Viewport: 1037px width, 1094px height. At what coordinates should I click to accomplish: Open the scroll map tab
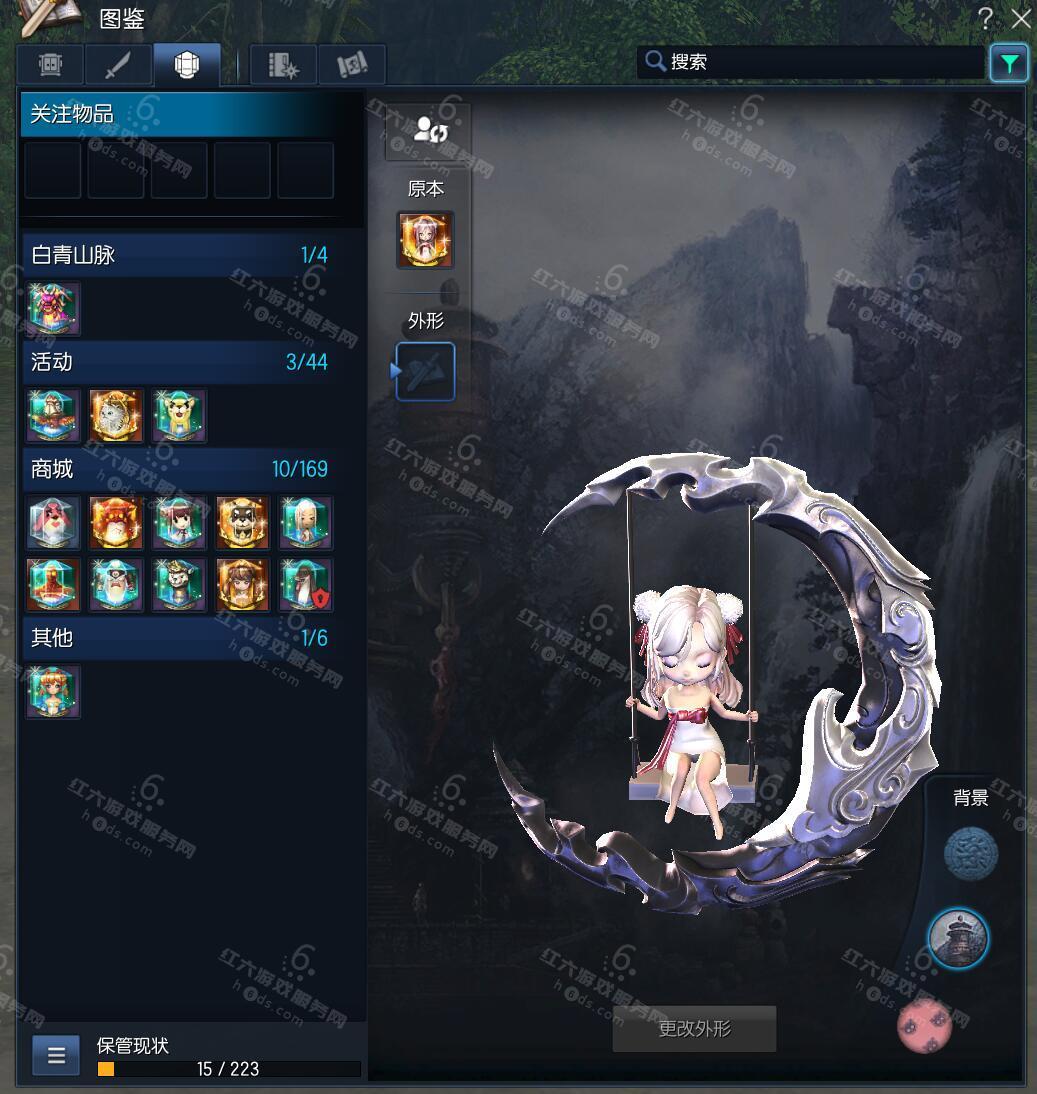click(x=352, y=65)
